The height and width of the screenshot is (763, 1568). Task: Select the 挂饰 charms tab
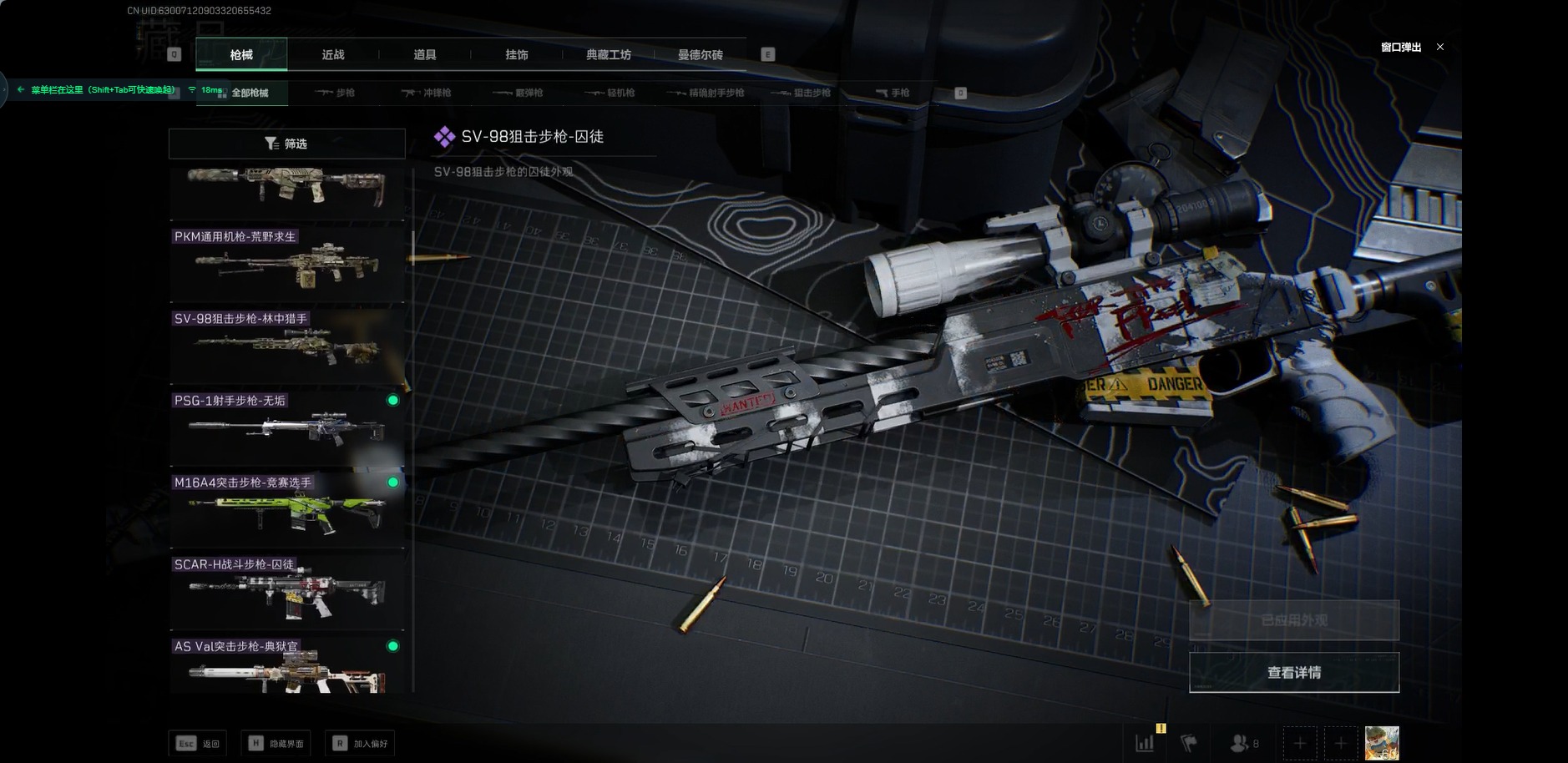(517, 55)
